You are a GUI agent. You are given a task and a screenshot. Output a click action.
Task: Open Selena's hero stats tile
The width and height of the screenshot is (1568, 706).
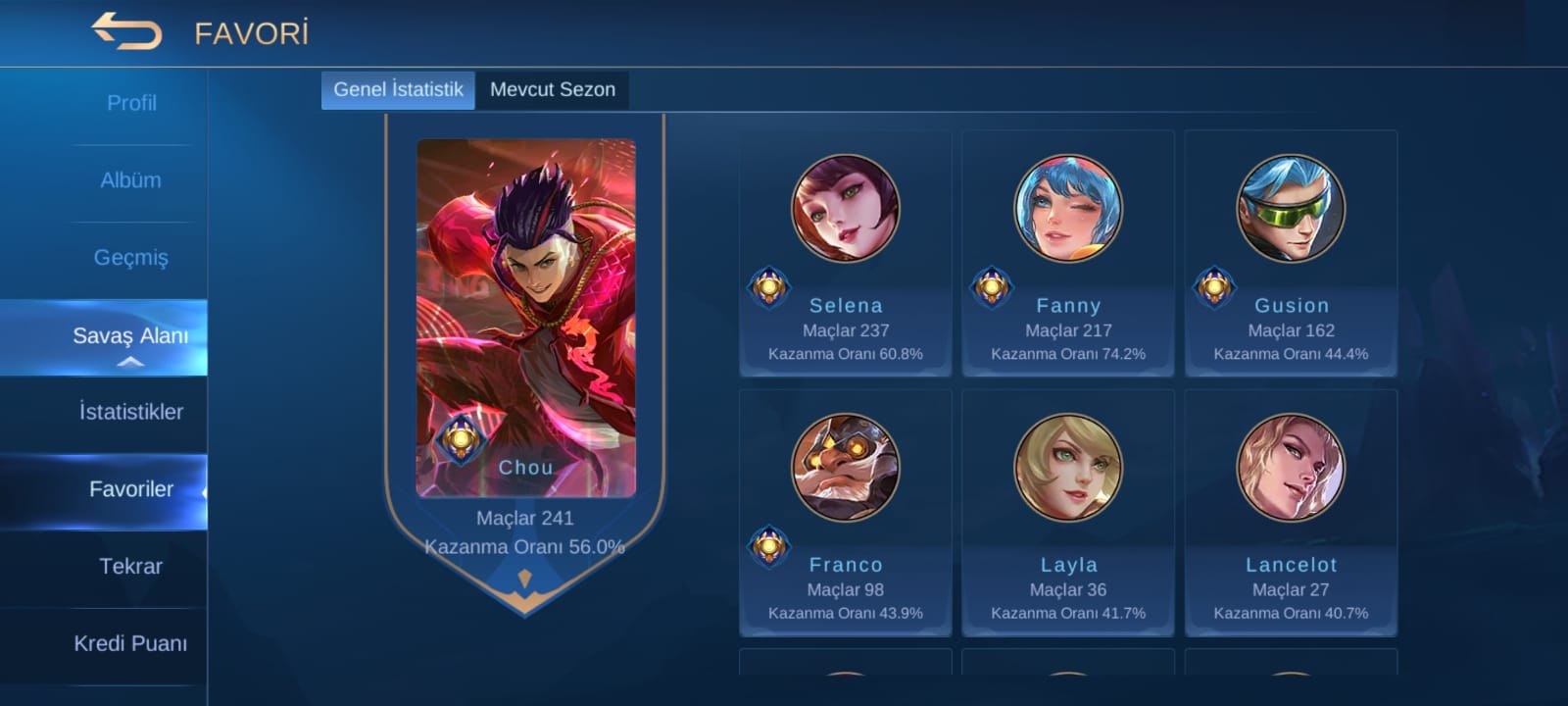click(845, 255)
